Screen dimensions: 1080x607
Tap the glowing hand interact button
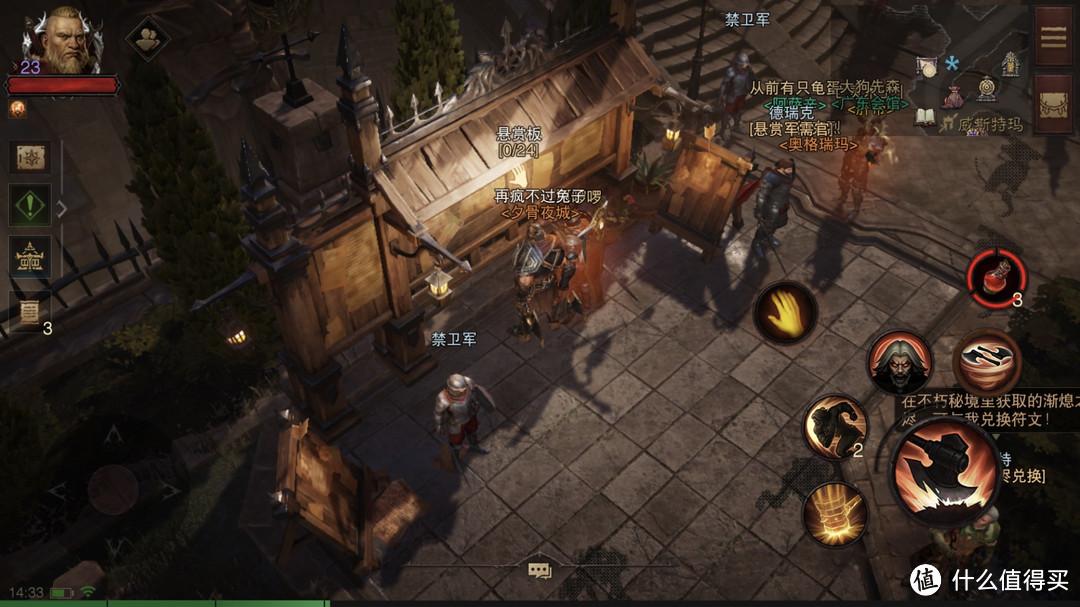[785, 311]
